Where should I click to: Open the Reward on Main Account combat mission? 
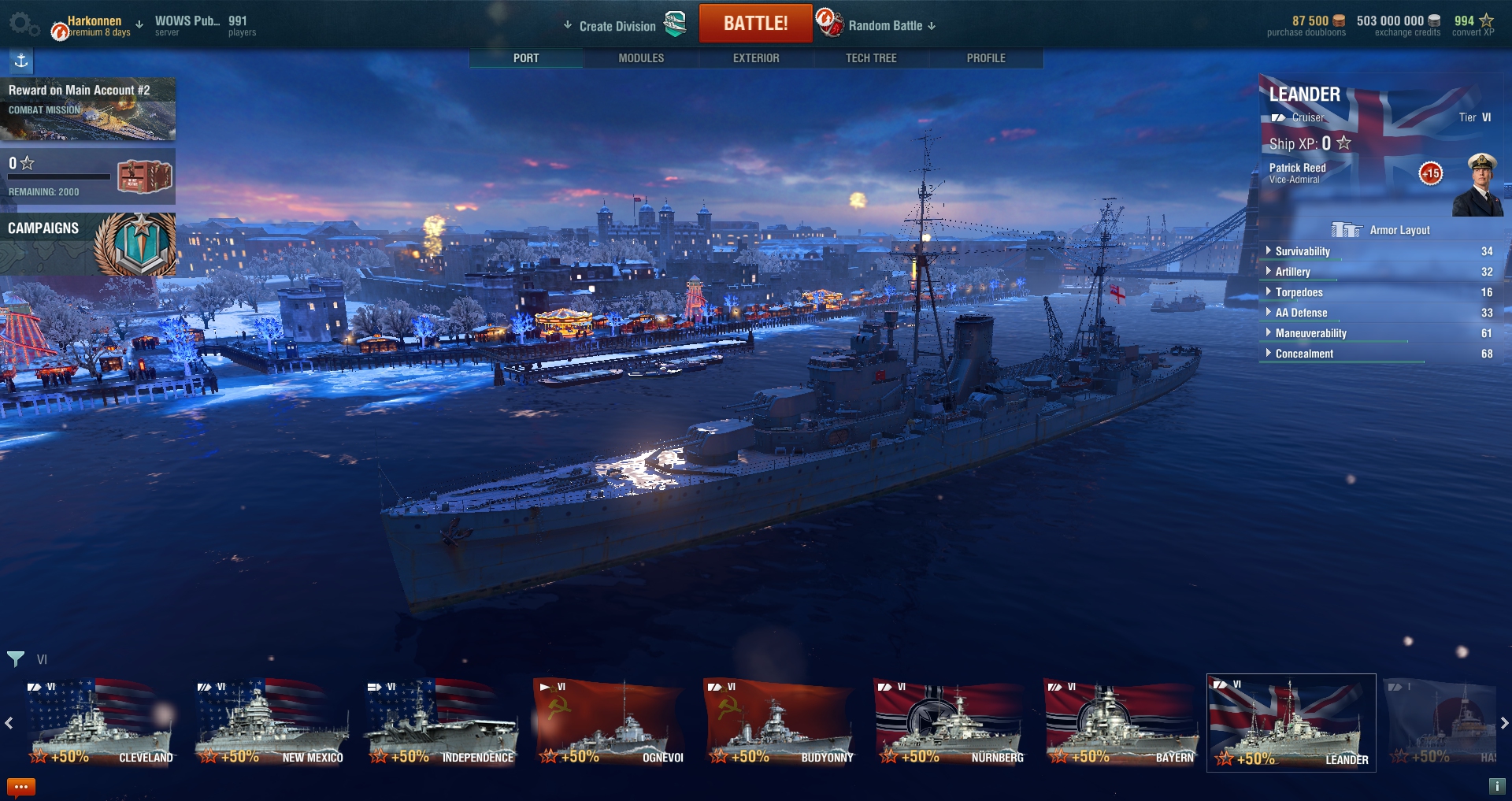tap(87, 109)
